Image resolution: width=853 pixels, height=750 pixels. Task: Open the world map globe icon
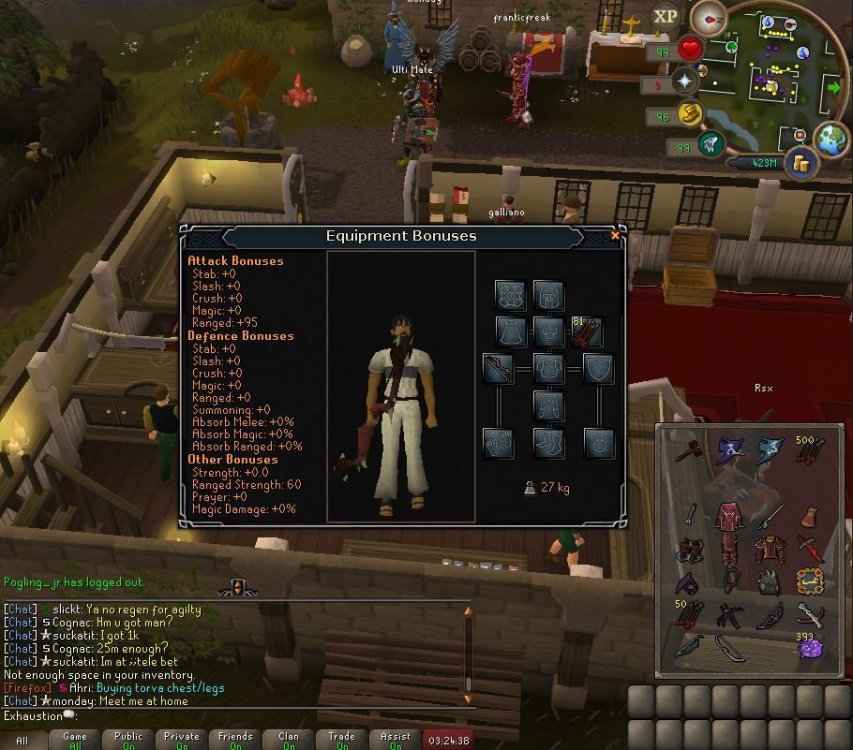[831, 141]
